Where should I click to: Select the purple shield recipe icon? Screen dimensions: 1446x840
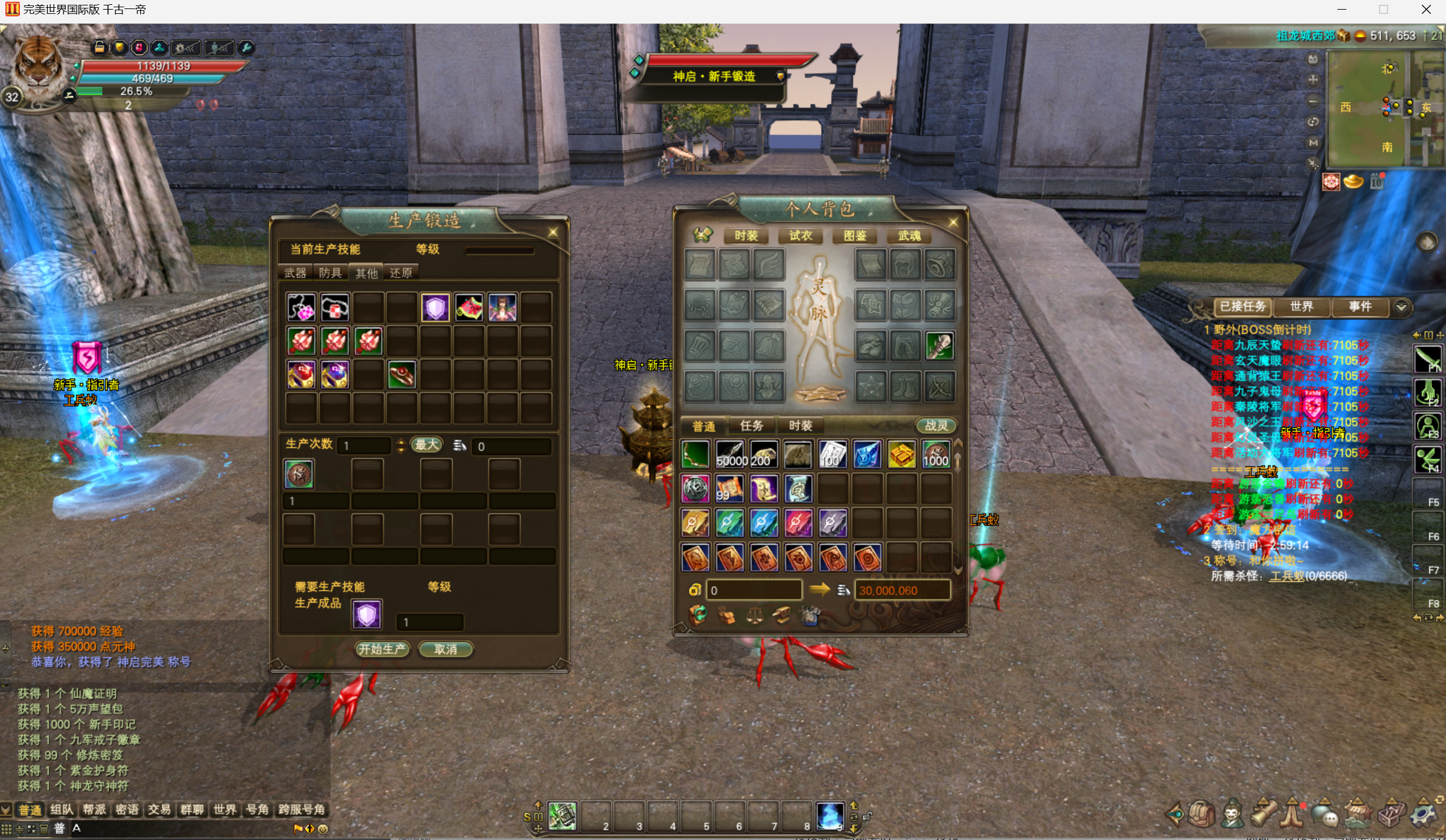click(435, 308)
